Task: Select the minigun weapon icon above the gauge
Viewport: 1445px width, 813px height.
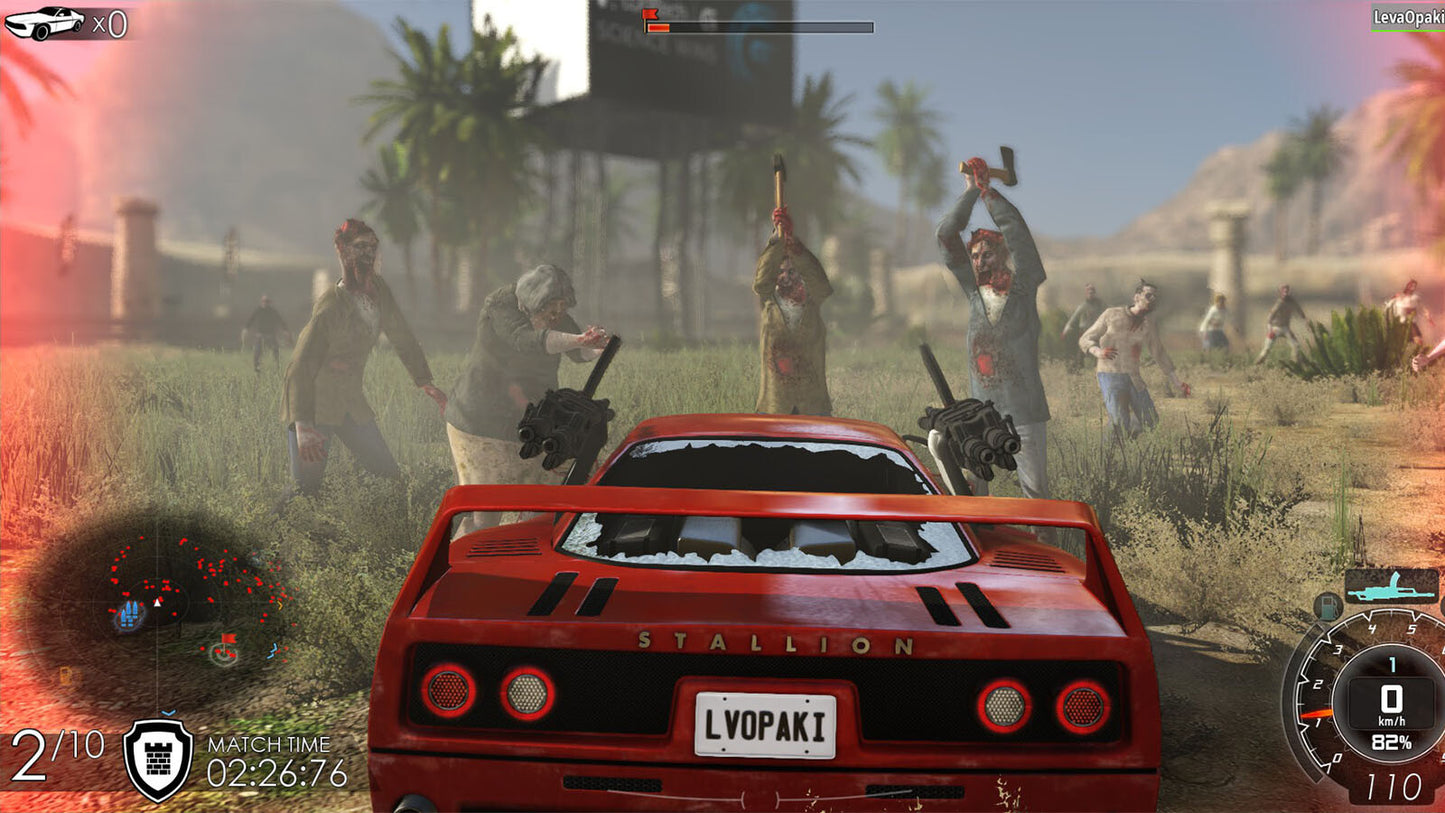Action: (x=1393, y=586)
